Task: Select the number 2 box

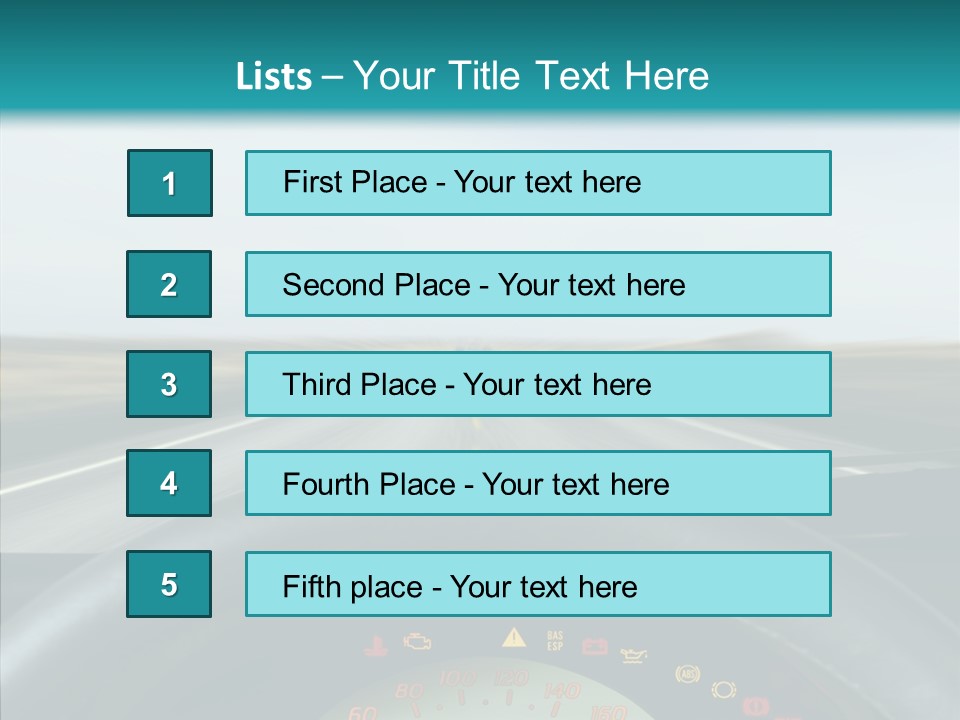Action: point(169,284)
